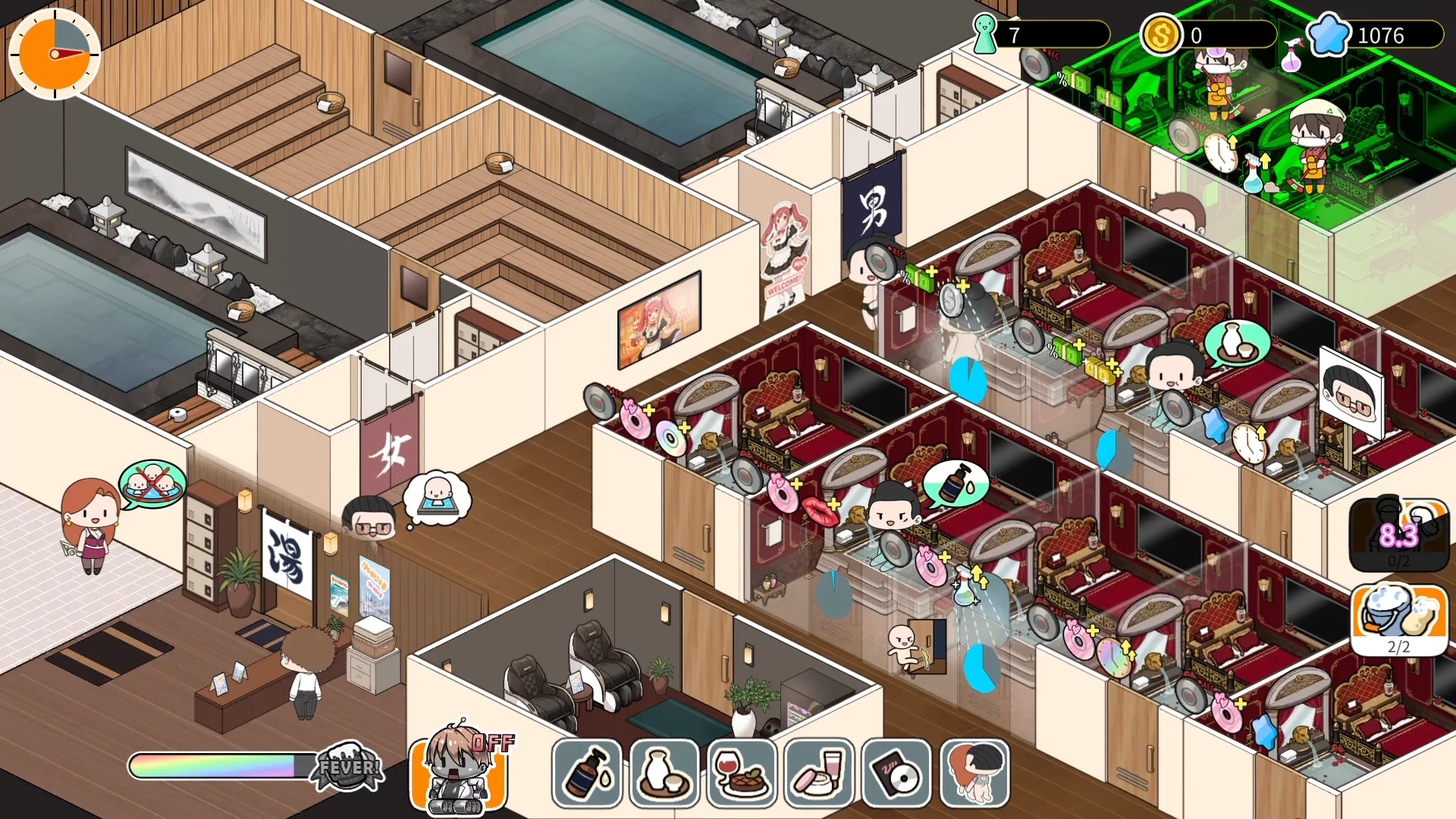Choose the companion characters slot
Screen dimensions: 1456x819
pos(974,773)
